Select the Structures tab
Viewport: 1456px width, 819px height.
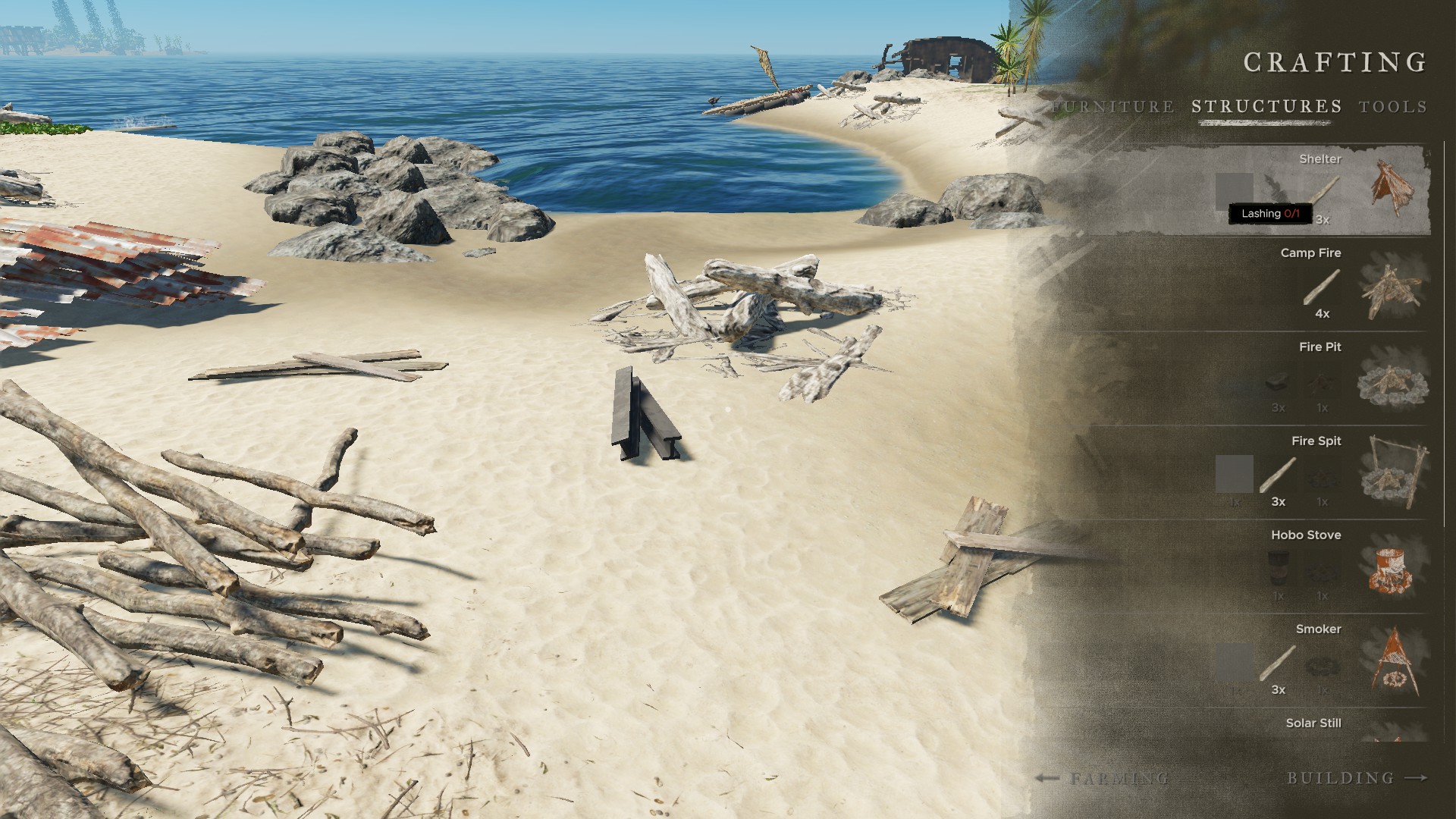1266,107
